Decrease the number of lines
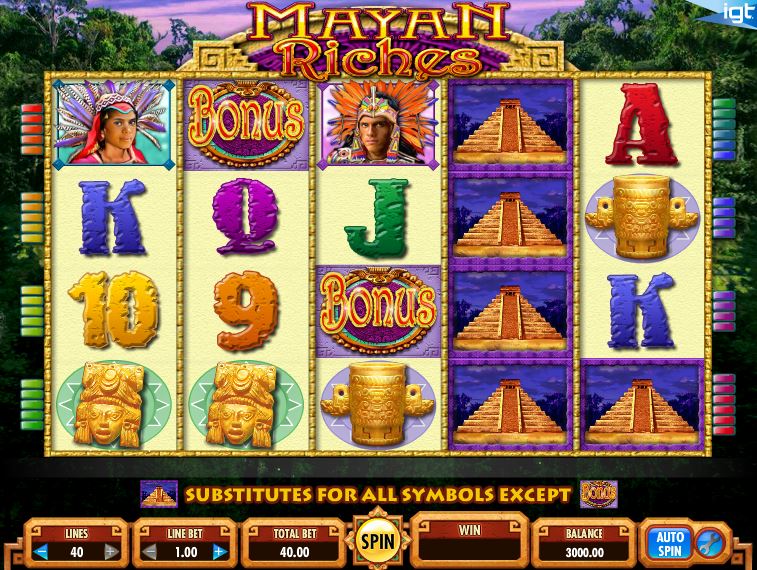Viewport: 757px width, 570px height. pyautogui.click(x=43, y=551)
